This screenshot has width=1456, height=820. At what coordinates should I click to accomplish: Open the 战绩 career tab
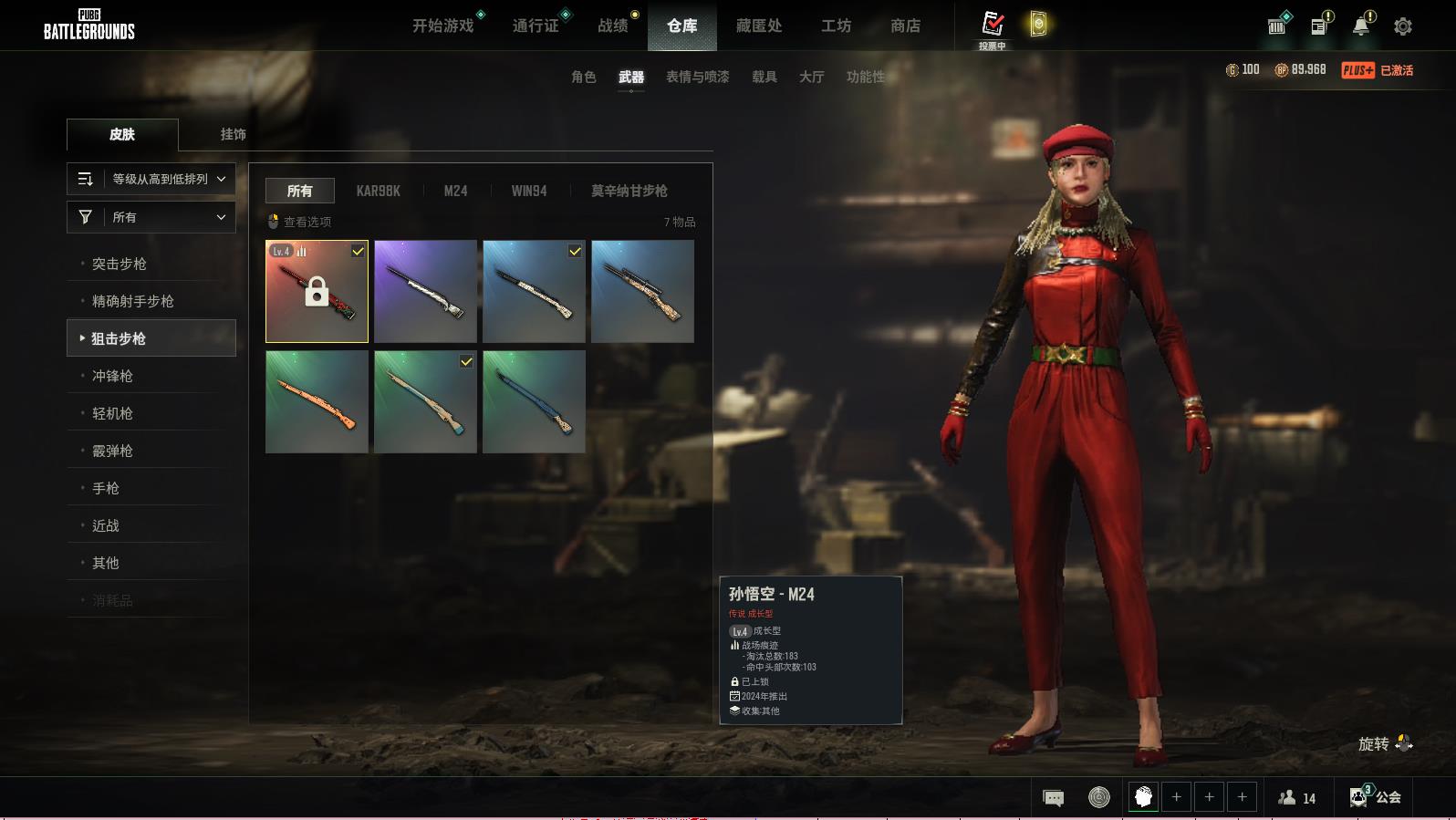pyautogui.click(x=613, y=26)
